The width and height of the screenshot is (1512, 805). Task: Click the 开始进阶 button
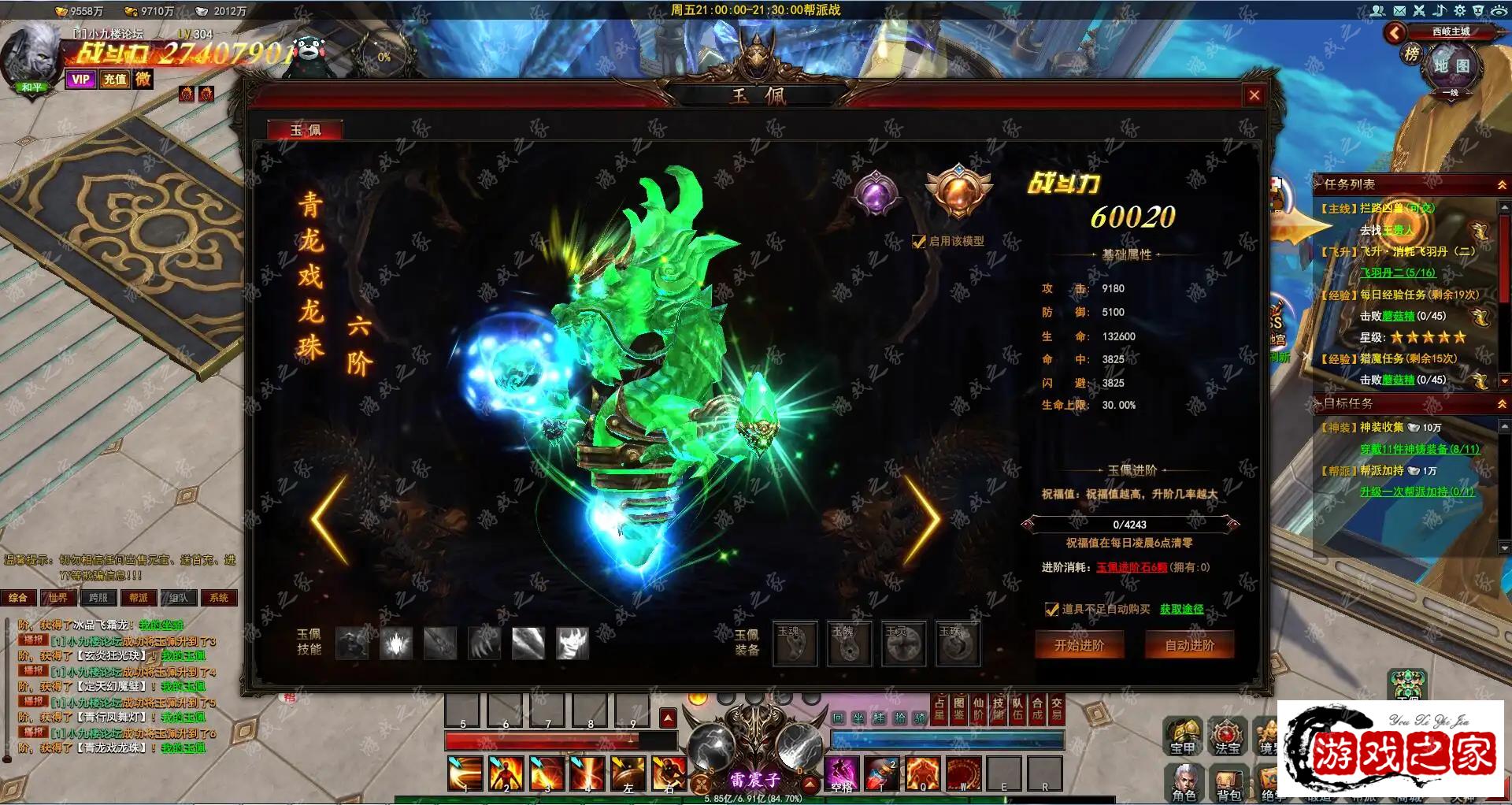[1079, 645]
